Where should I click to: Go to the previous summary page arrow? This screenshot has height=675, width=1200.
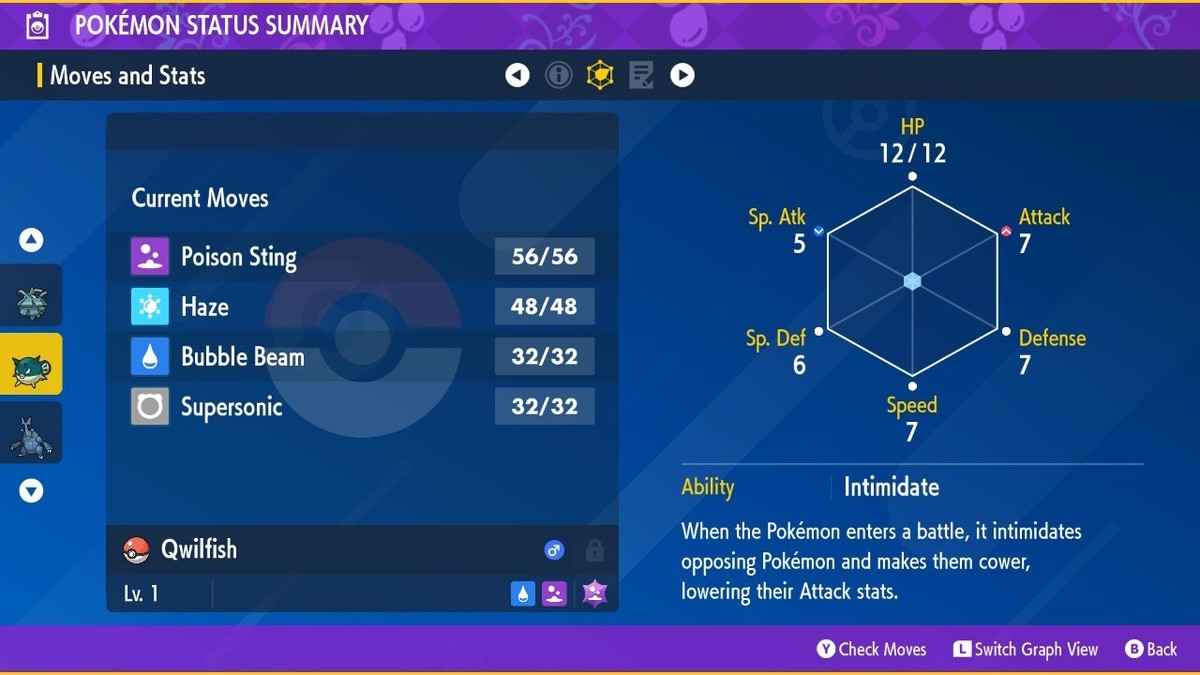coord(517,75)
